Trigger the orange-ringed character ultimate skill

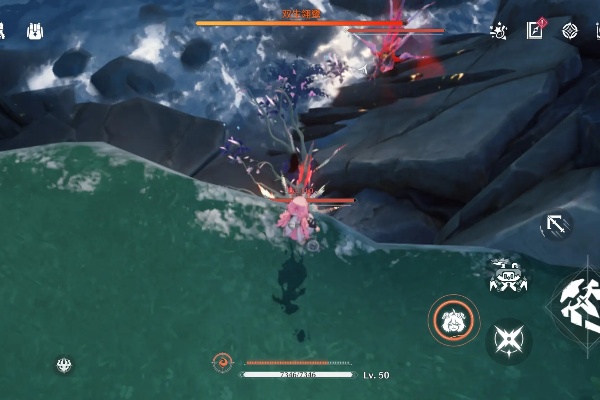pos(454,320)
